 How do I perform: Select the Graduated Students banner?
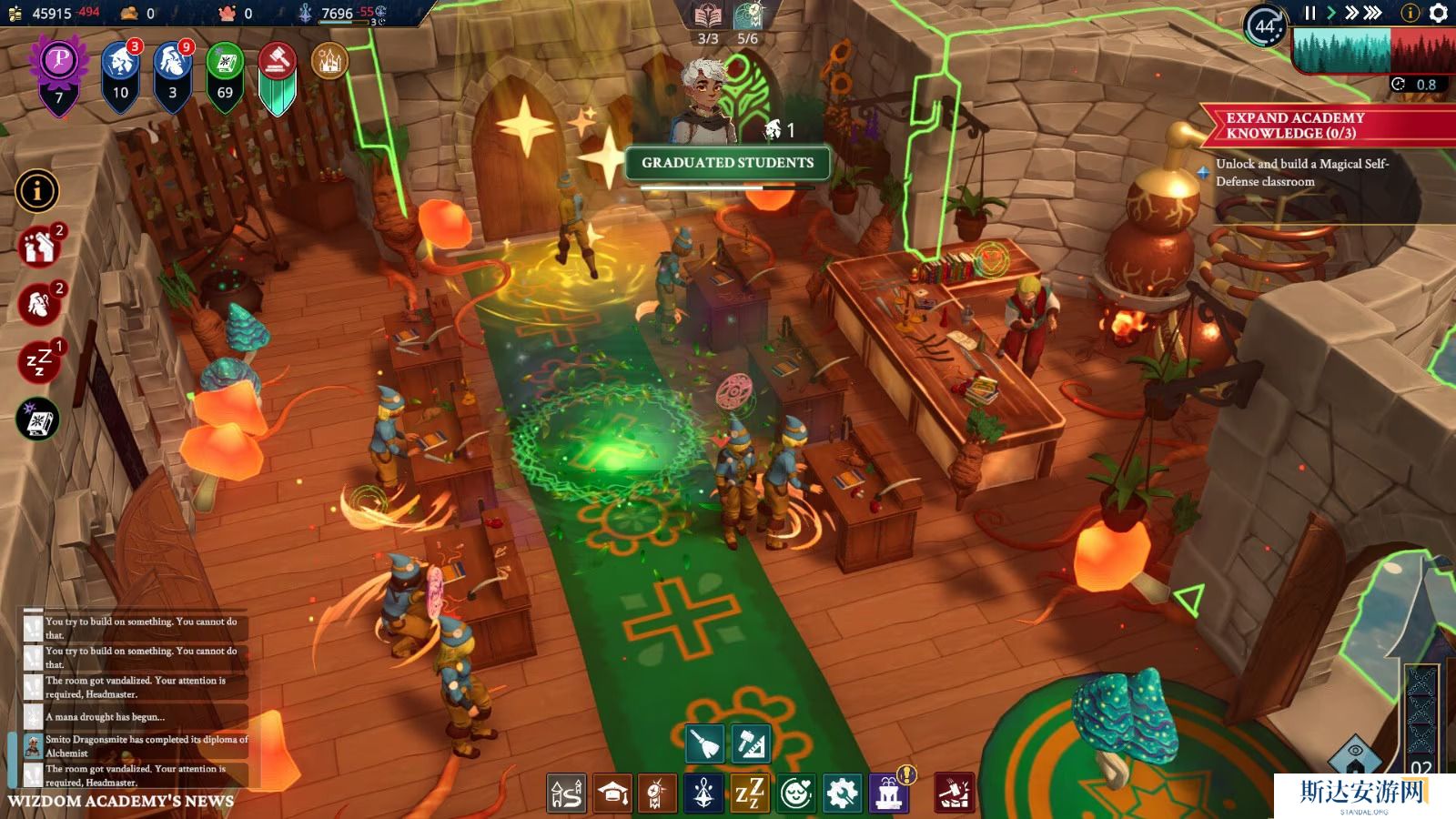pyautogui.click(x=727, y=163)
